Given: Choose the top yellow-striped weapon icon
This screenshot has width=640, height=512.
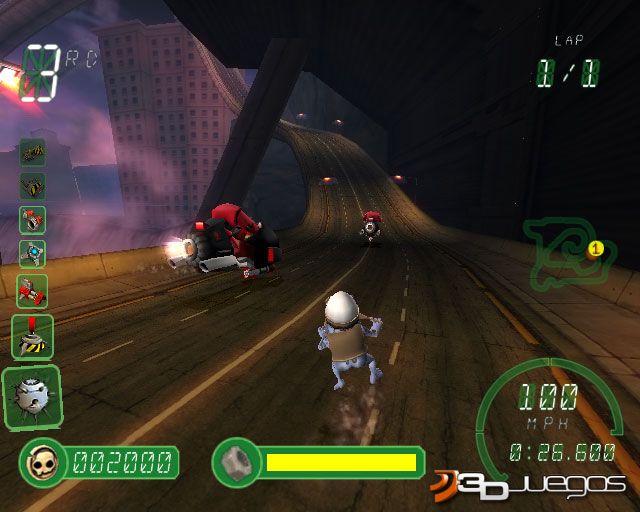Looking at the screenshot, I should [33, 152].
